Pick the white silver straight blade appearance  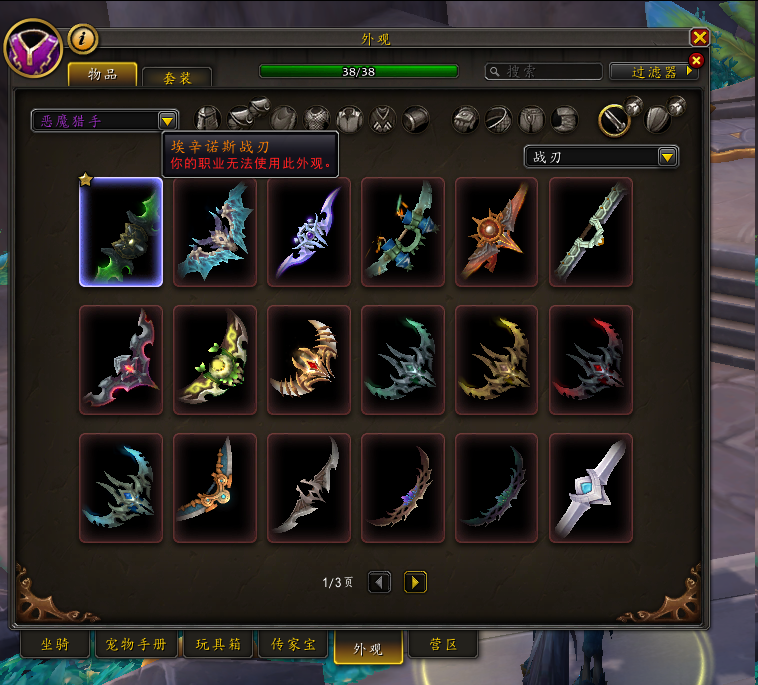coord(591,488)
